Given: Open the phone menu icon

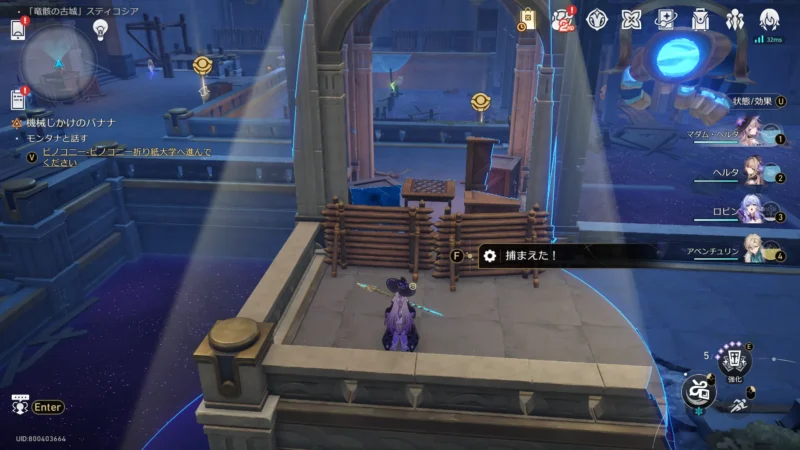Looking at the screenshot, I should (19, 30).
